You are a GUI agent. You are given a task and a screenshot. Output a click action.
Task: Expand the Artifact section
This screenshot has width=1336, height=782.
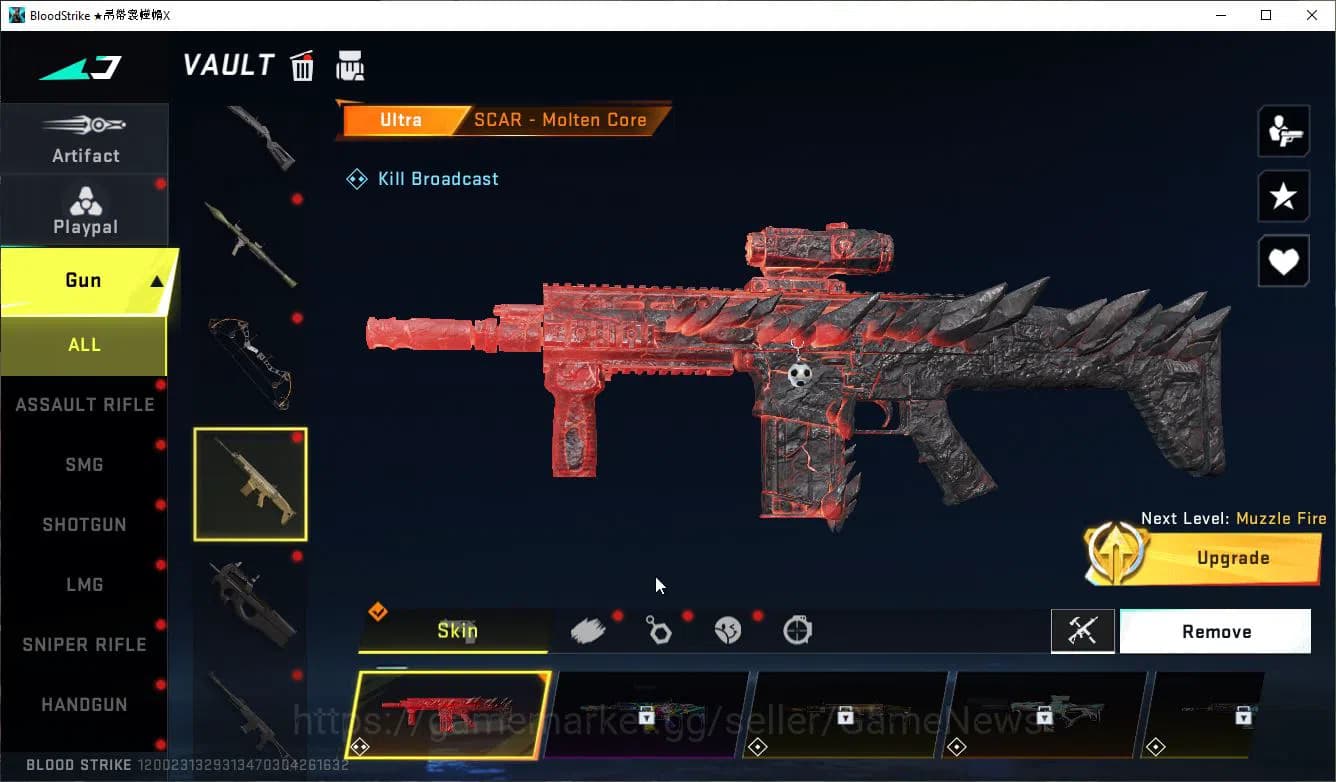85,138
